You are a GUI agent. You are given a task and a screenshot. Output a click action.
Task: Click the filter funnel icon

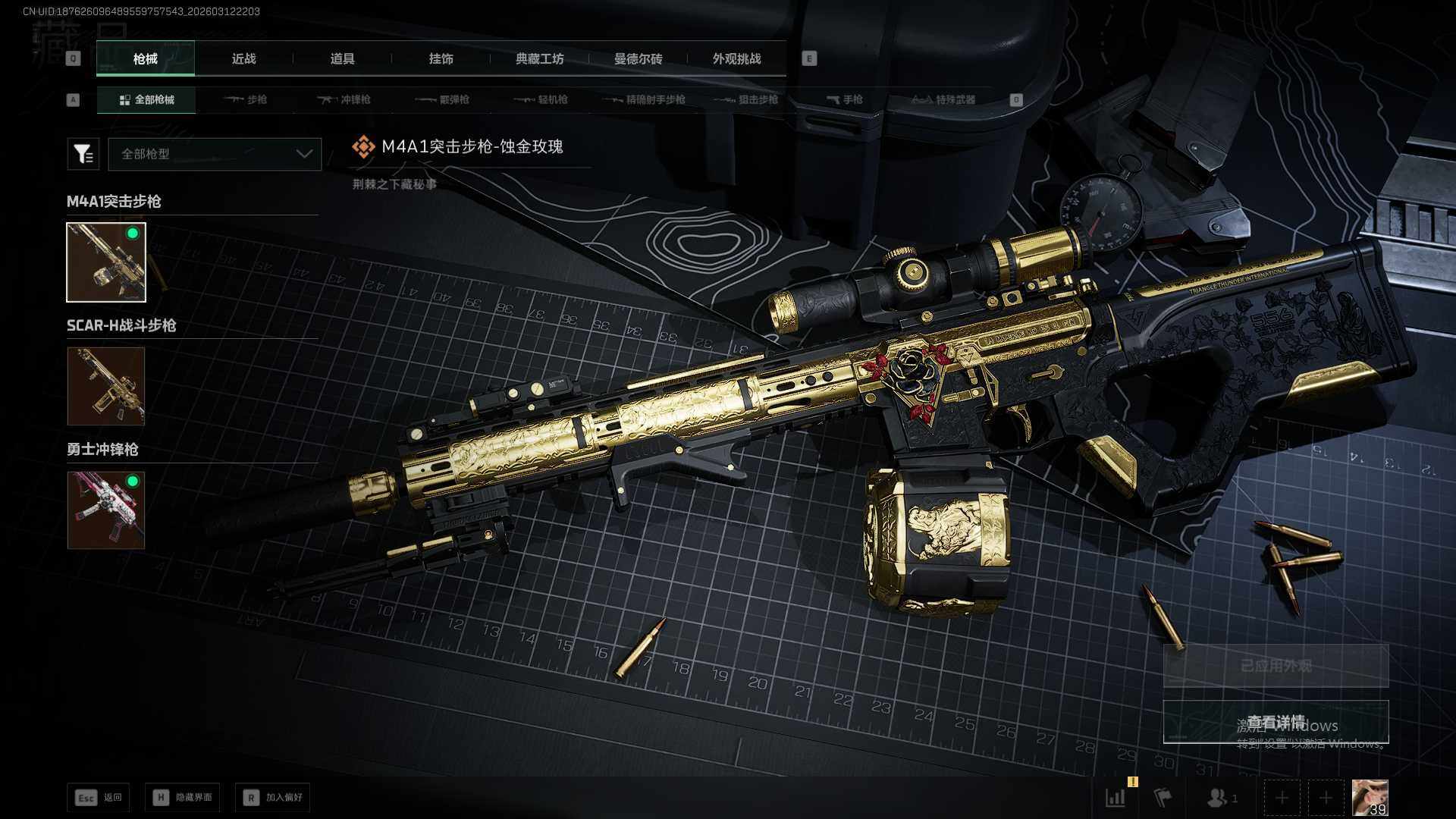(x=83, y=154)
